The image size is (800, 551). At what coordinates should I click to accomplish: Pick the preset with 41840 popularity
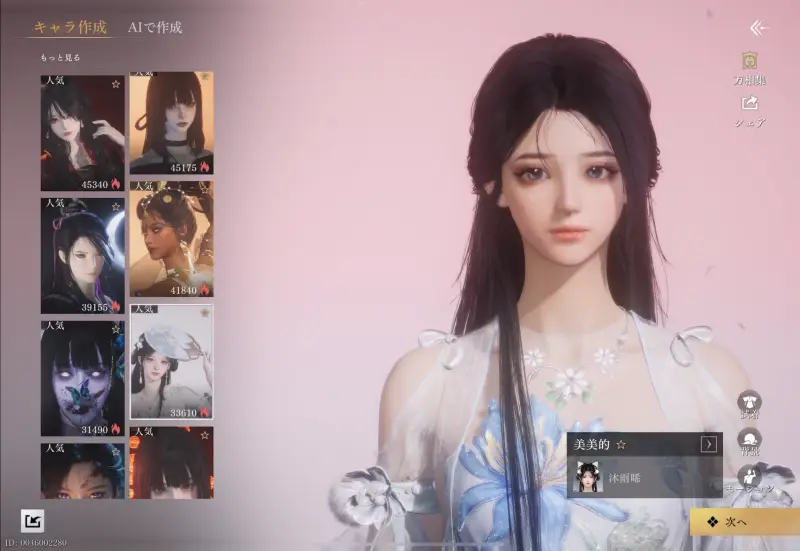coord(171,239)
